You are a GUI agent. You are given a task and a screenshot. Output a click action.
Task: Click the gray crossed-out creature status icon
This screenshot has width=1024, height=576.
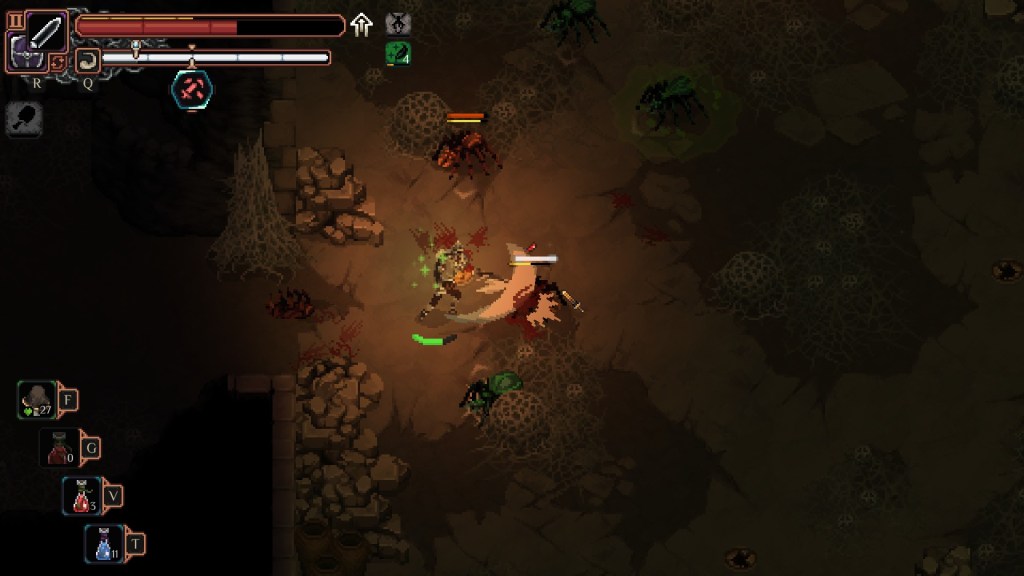[397, 24]
